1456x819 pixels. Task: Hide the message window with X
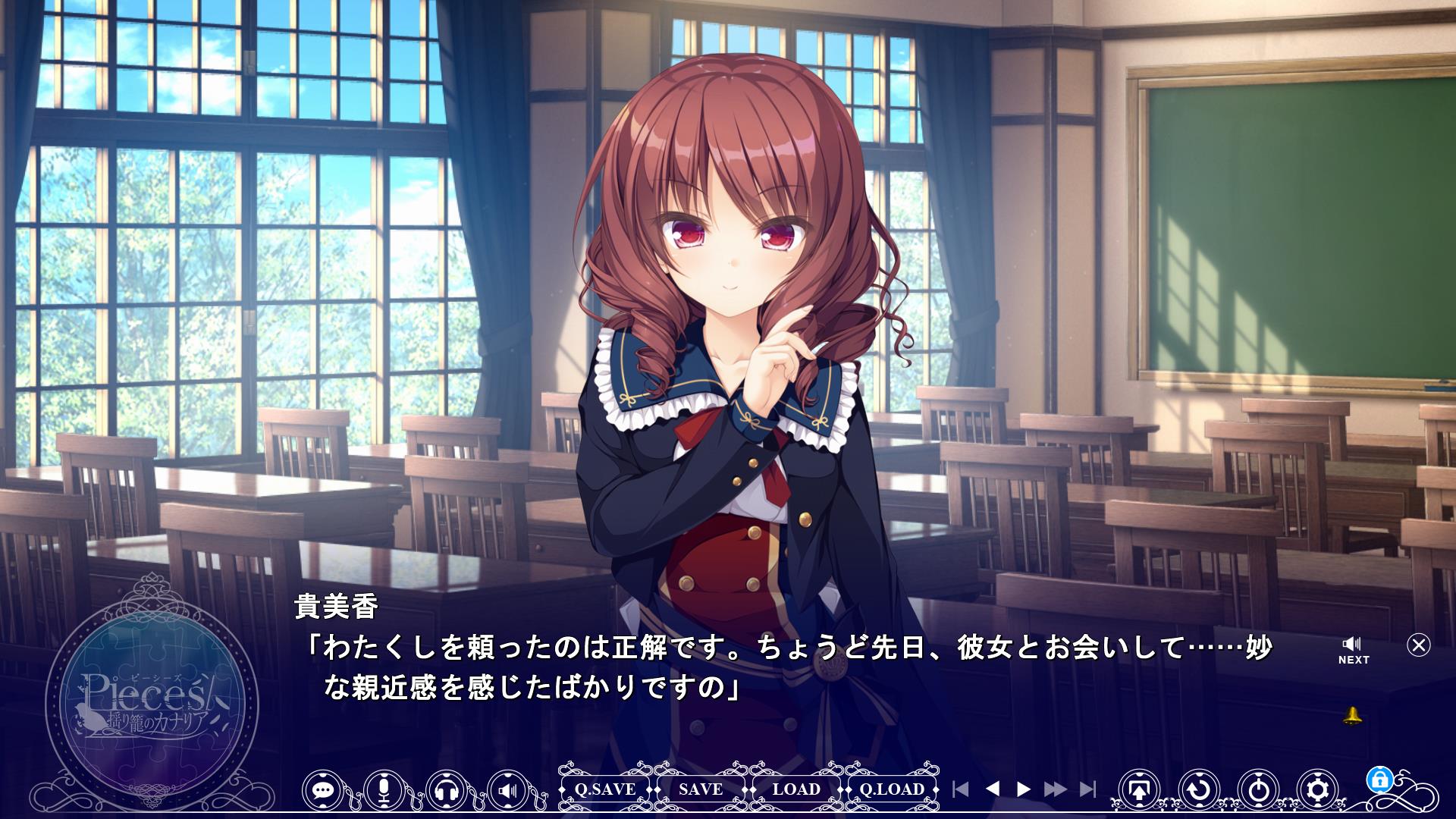pyautogui.click(x=1418, y=645)
